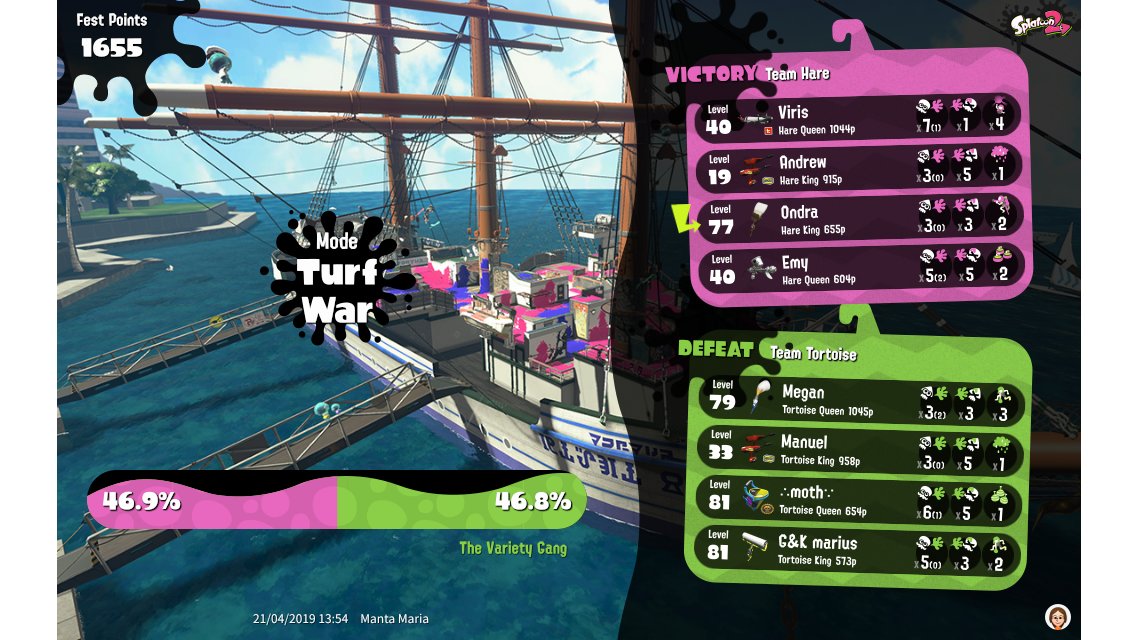Image resolution: width=1138 pixels, height=640 pixels.
Task: Select Megan's row in Team Tortoise
Action: coord(858,399)
